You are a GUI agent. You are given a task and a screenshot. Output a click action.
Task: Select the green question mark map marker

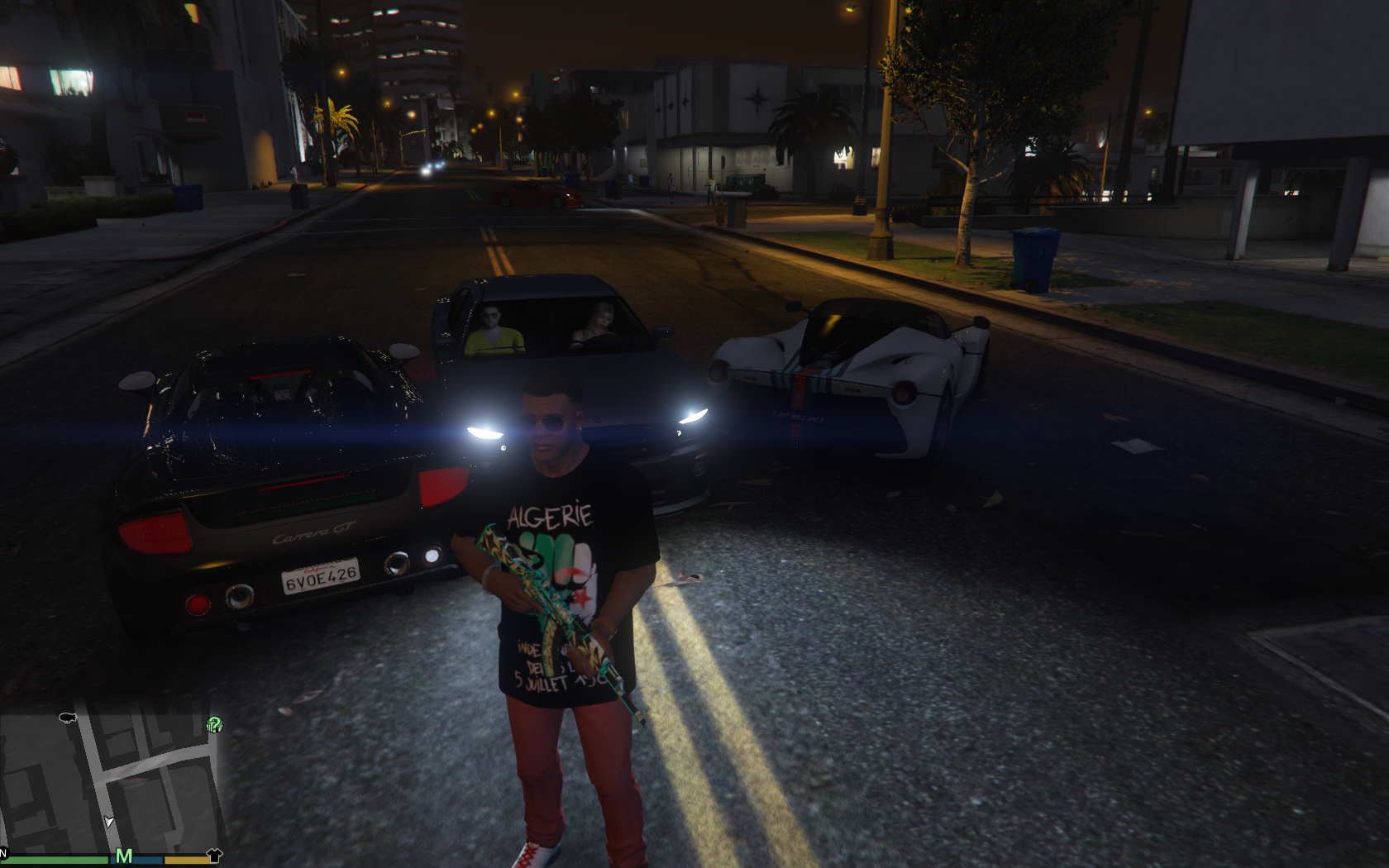pos(214,725)
